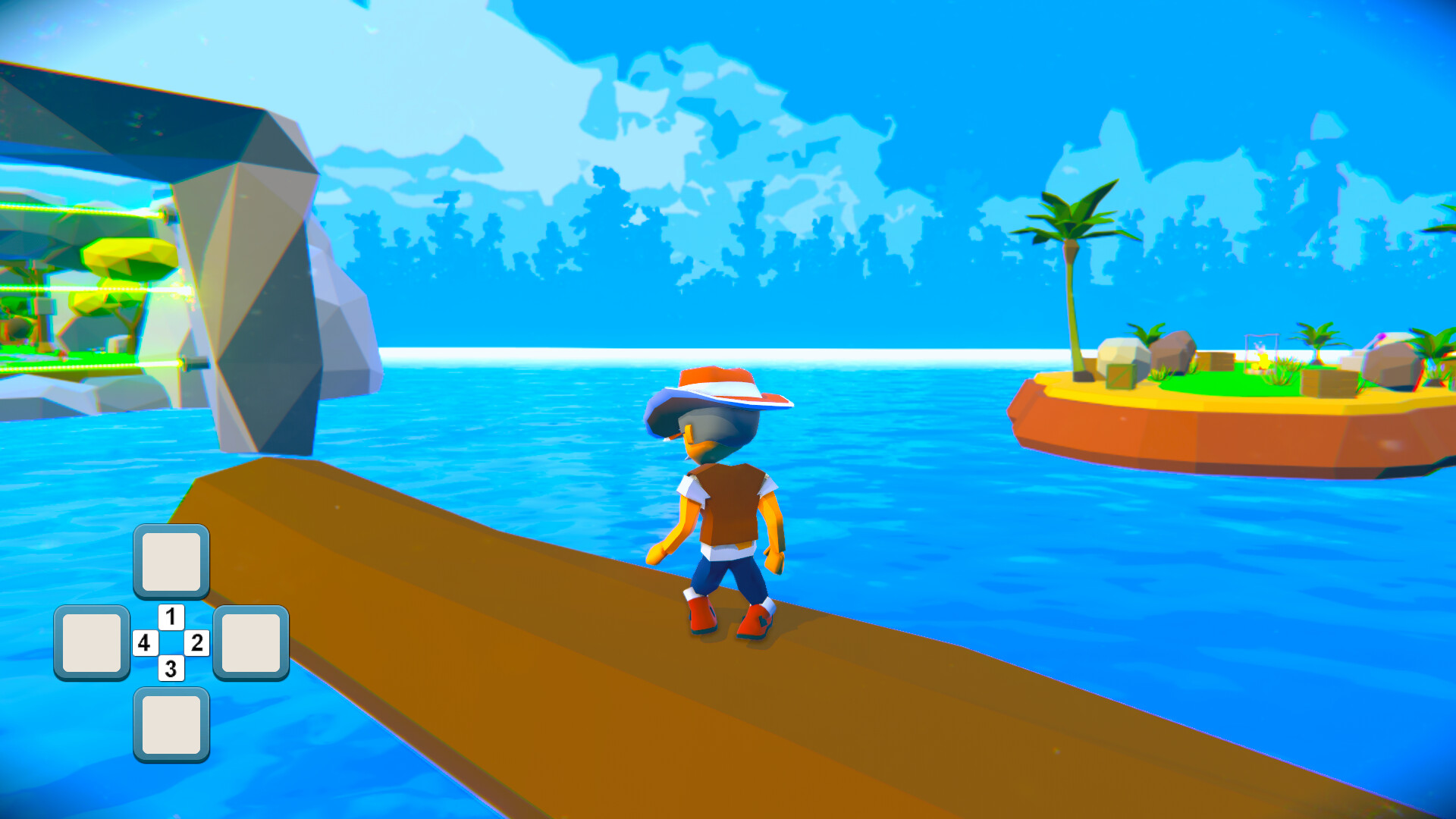1456x819 pixels.
Task: Select the top D-pad slot button
Action: pyautogui.click(x=170, y=561)
